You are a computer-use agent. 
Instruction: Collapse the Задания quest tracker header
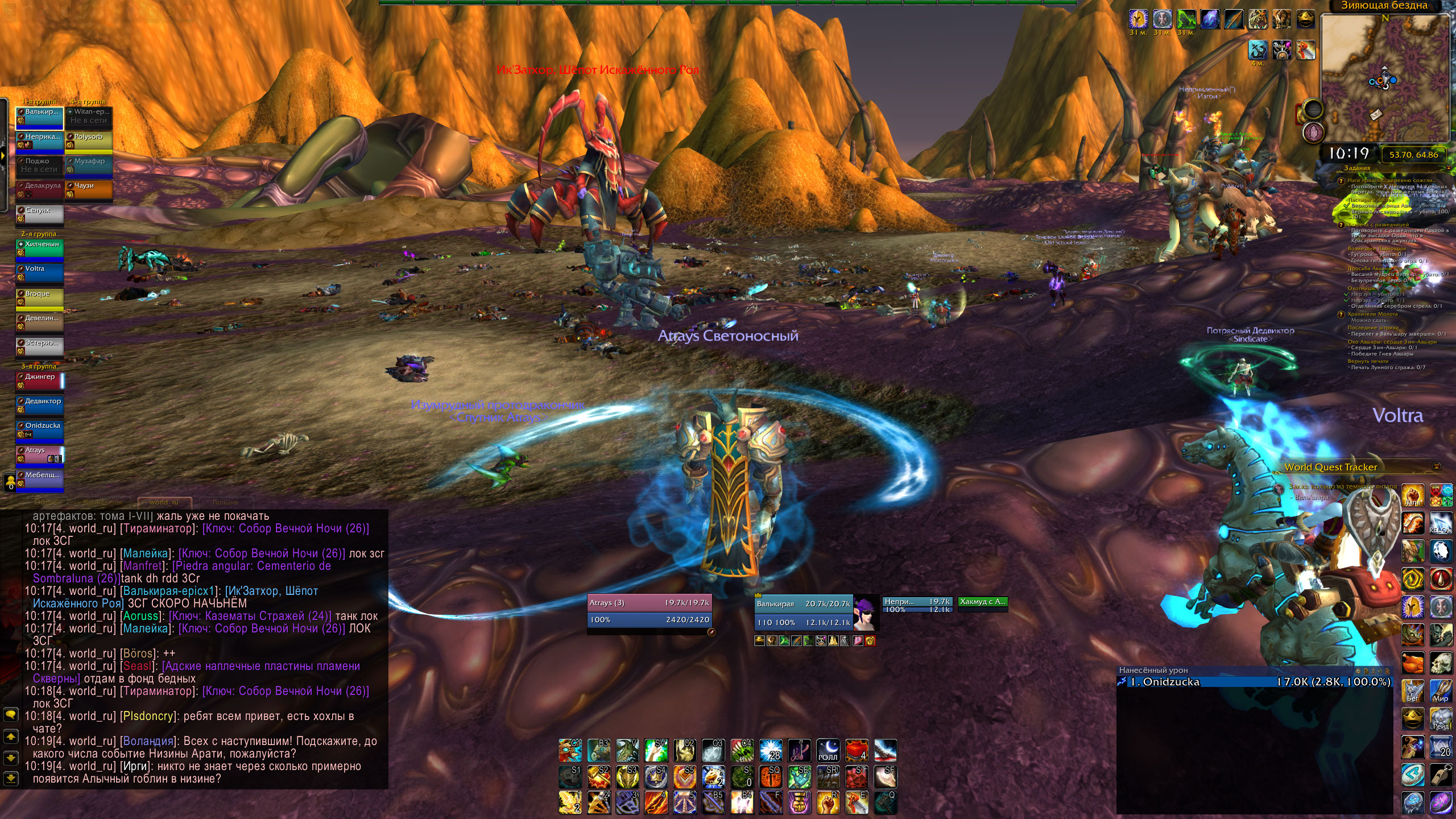pyautogui.click(x=1447, y=168)
